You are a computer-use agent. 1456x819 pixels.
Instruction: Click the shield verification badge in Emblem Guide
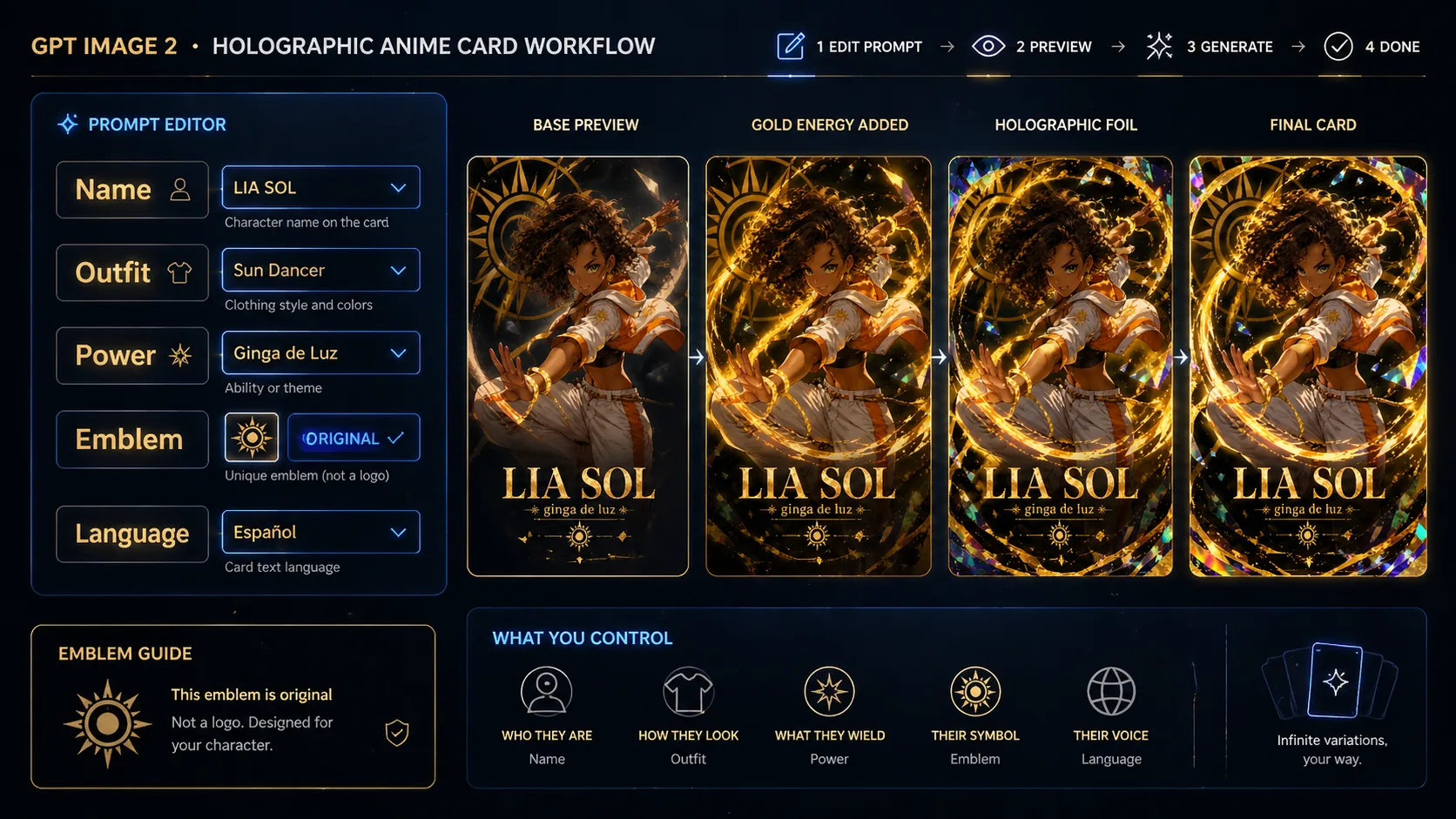pyautogui.click(x=396, y=734)
